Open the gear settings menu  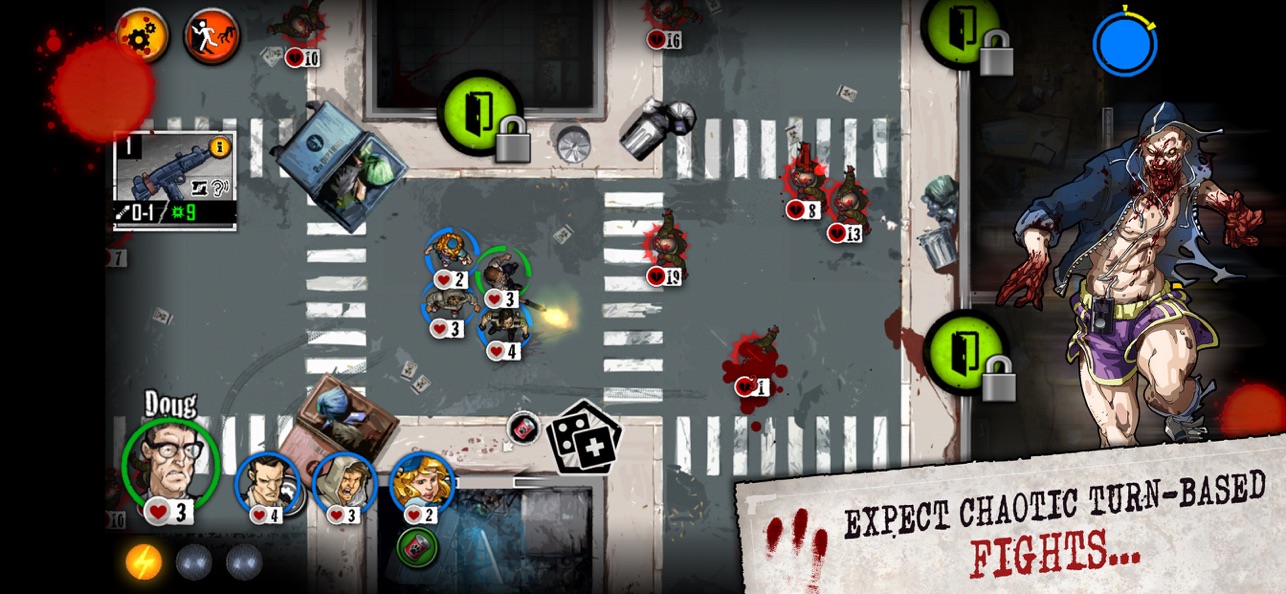point(142,35)
